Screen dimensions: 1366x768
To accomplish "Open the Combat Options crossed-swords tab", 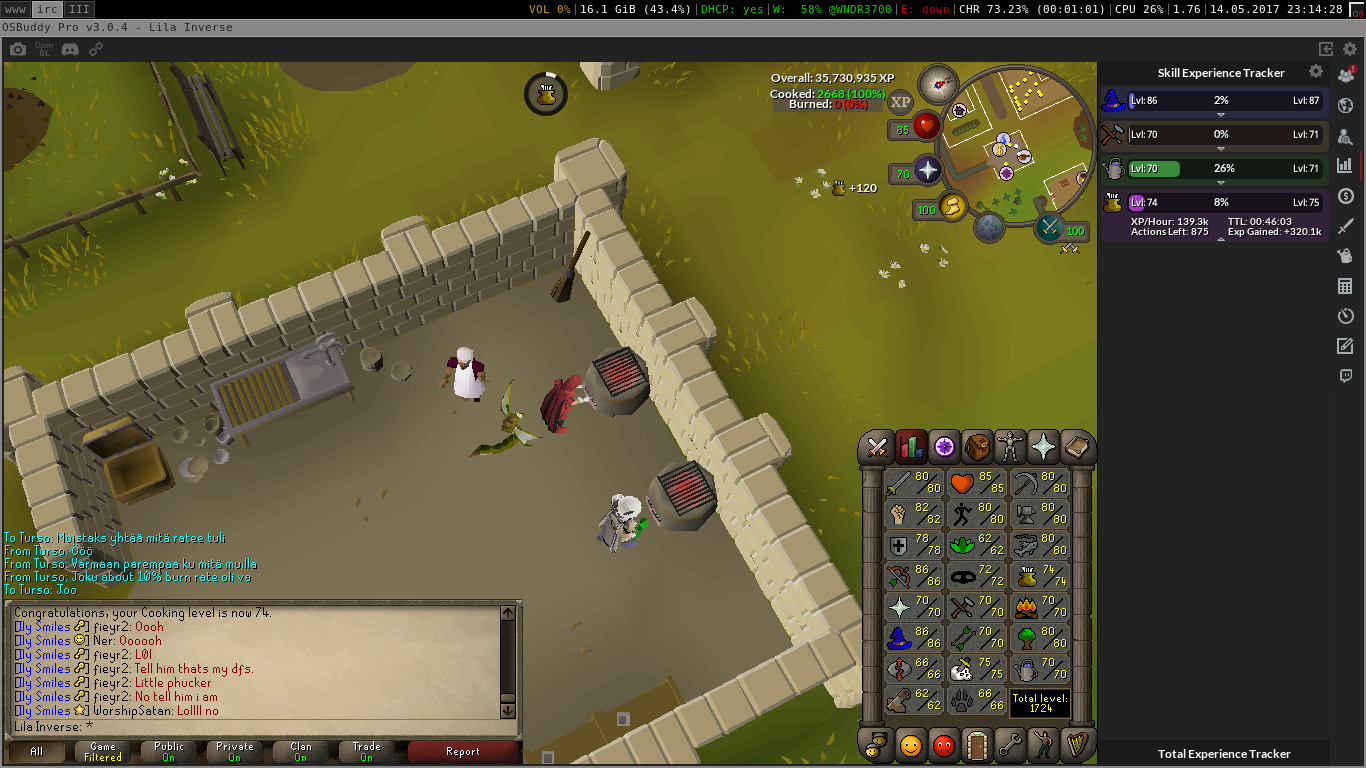I will [878, 447].
